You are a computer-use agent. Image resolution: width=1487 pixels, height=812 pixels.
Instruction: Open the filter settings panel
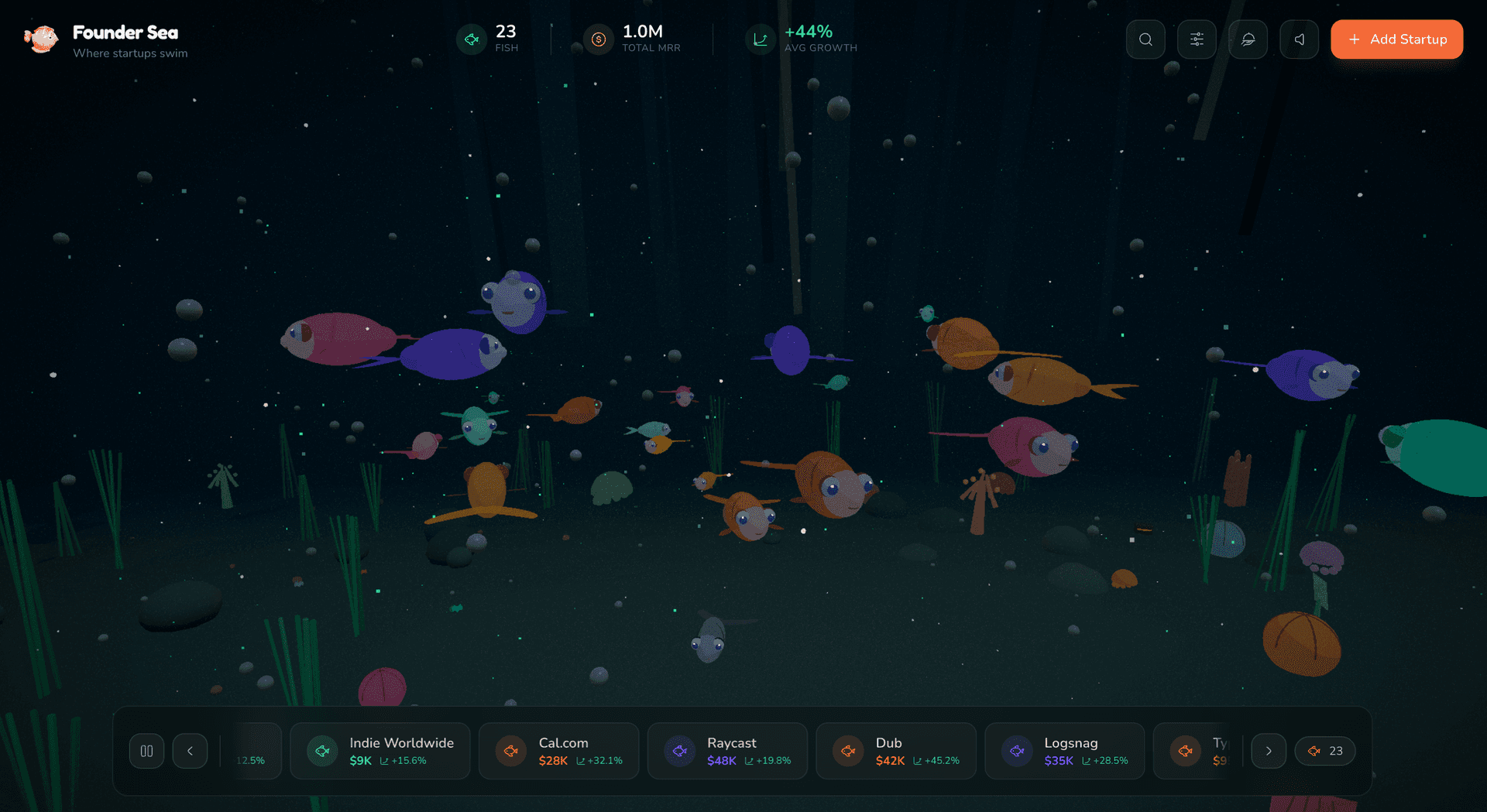[1197, 39]
